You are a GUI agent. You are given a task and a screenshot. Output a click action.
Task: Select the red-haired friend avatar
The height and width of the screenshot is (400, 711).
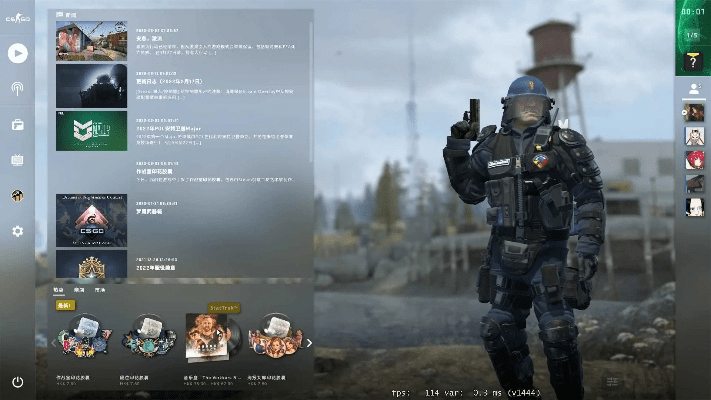pos(694,160)
